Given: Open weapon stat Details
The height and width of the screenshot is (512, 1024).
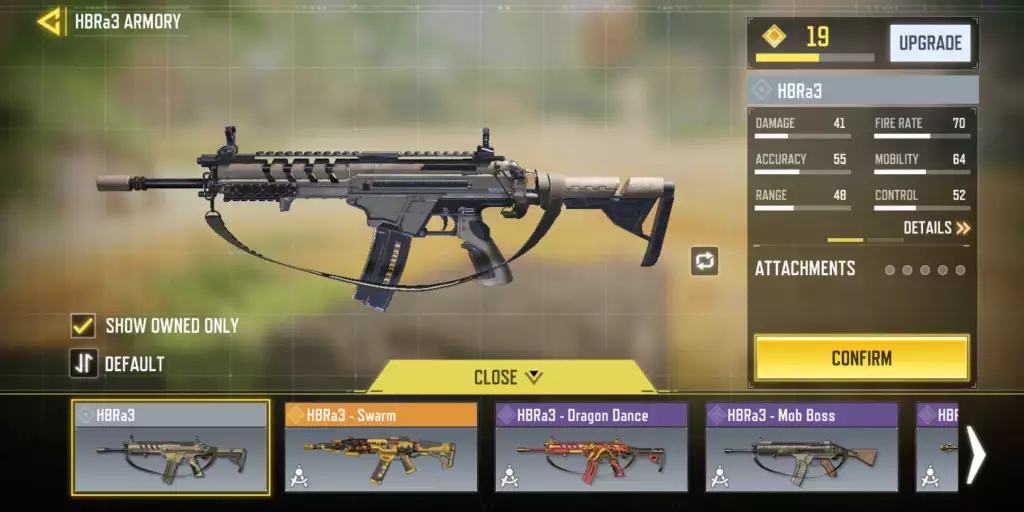Looking at the screenshot, I should click(x=936, y=228).
